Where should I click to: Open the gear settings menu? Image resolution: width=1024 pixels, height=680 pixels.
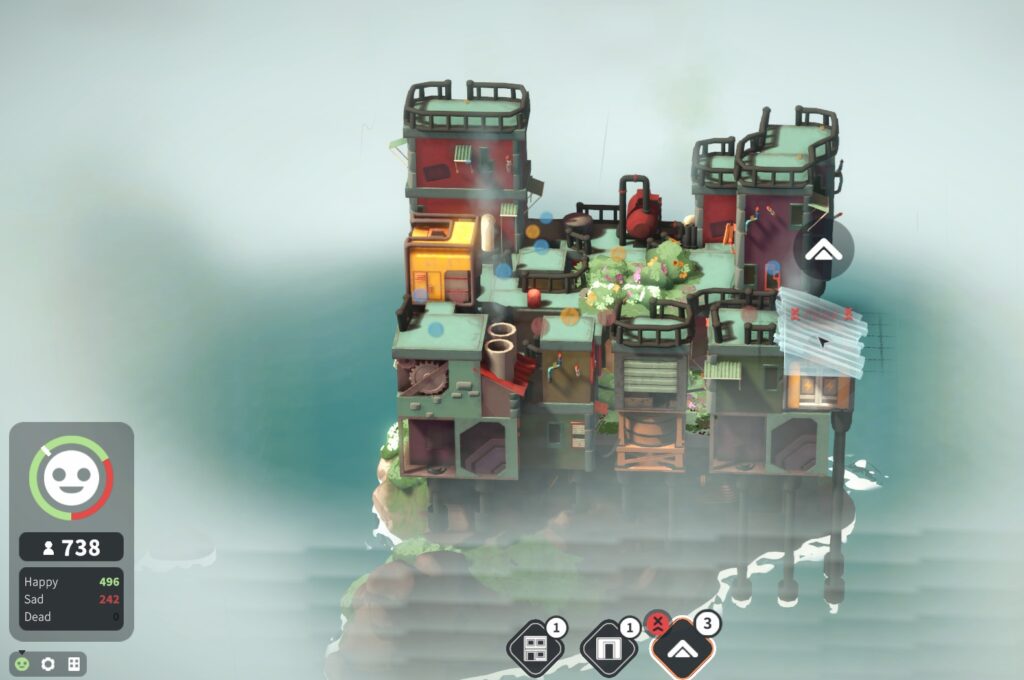[x=47, y=664]
